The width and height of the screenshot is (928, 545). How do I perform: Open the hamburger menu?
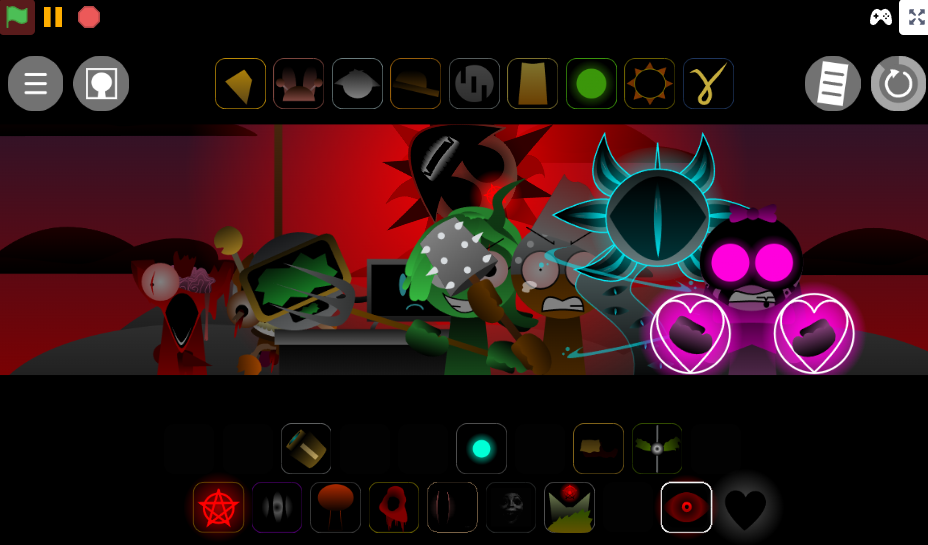click(36, 83)
